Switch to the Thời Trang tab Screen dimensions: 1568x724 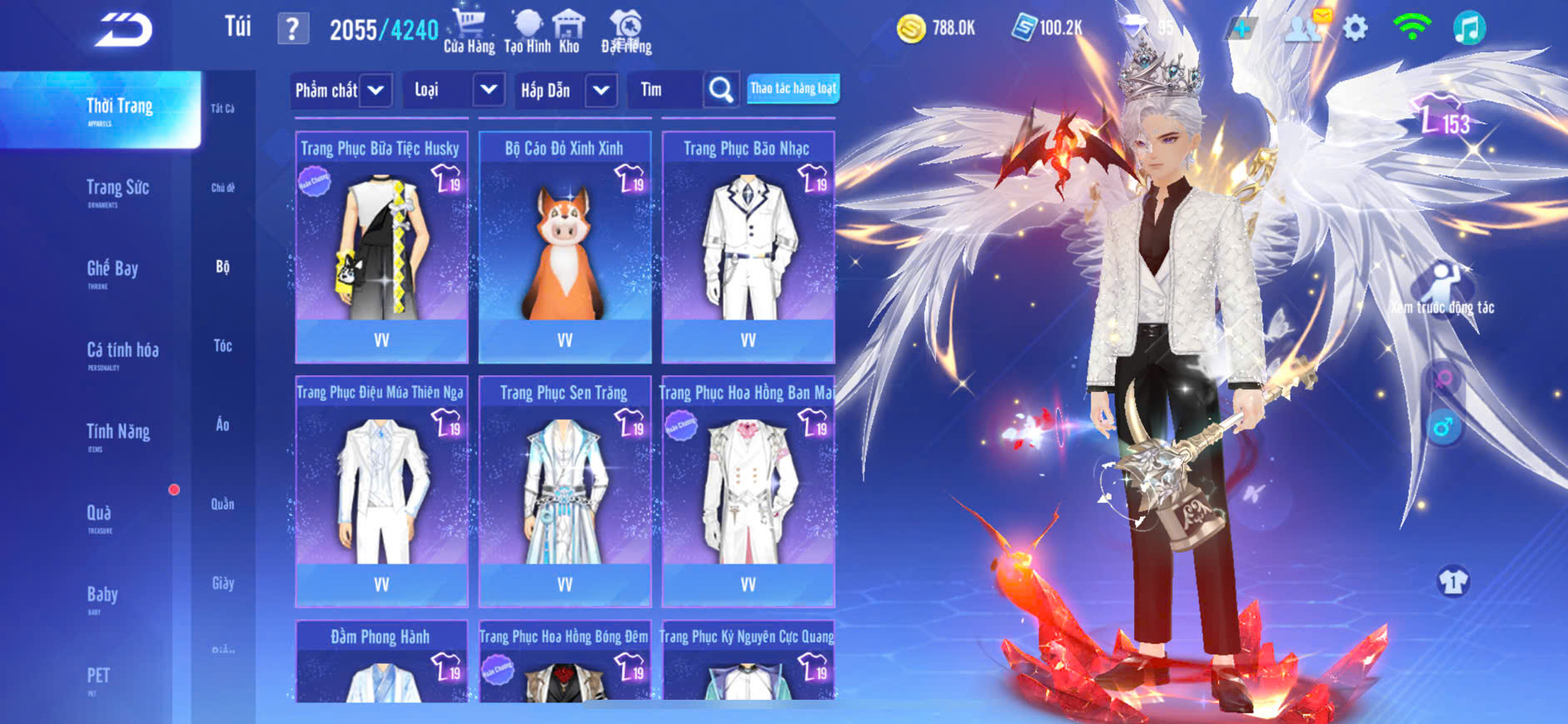tap(119, 109)
